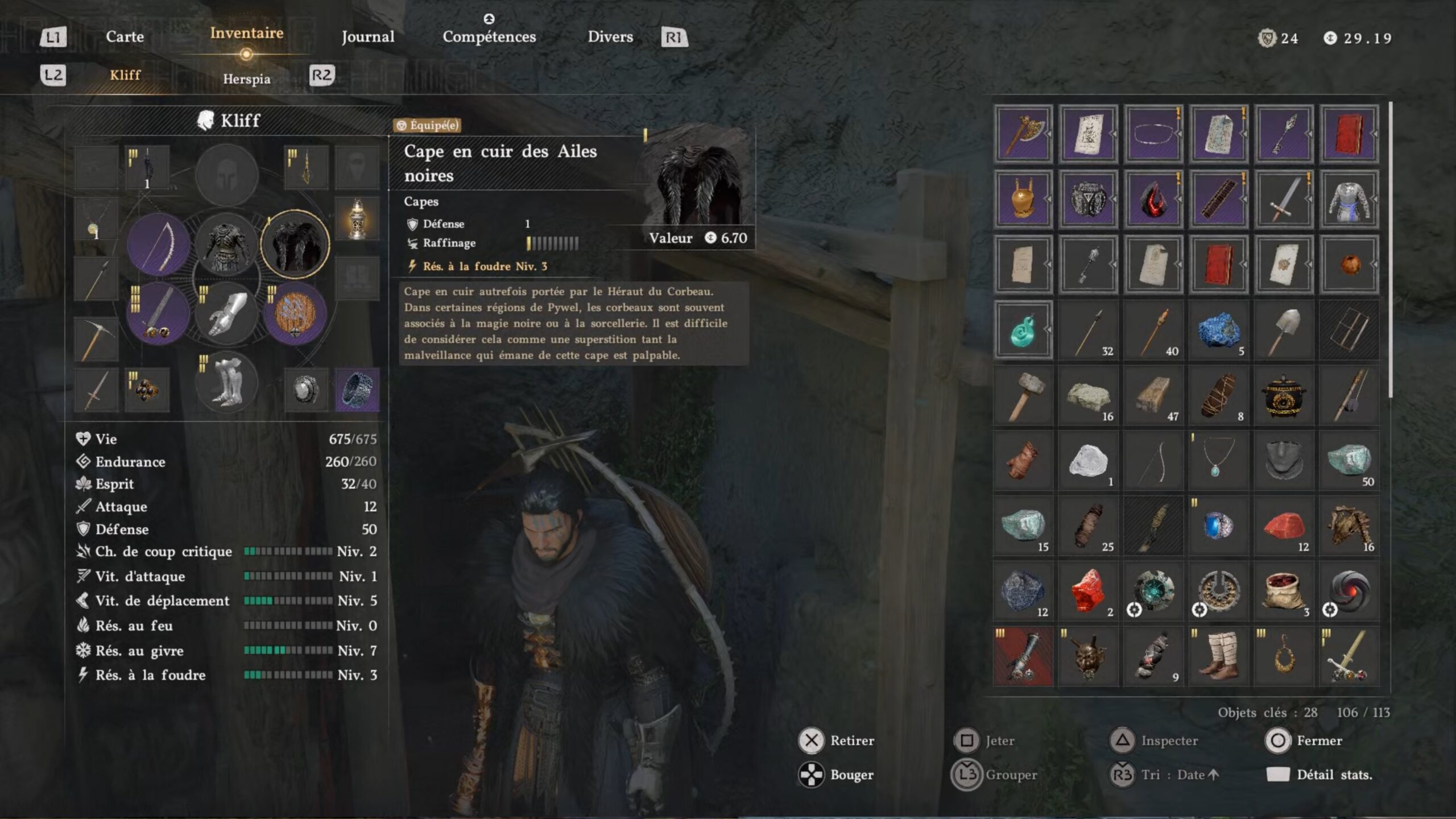Switch to the Journal tab
This screenshot has height=819, width=1456.
pyautogui.click(x=367, y=37)
